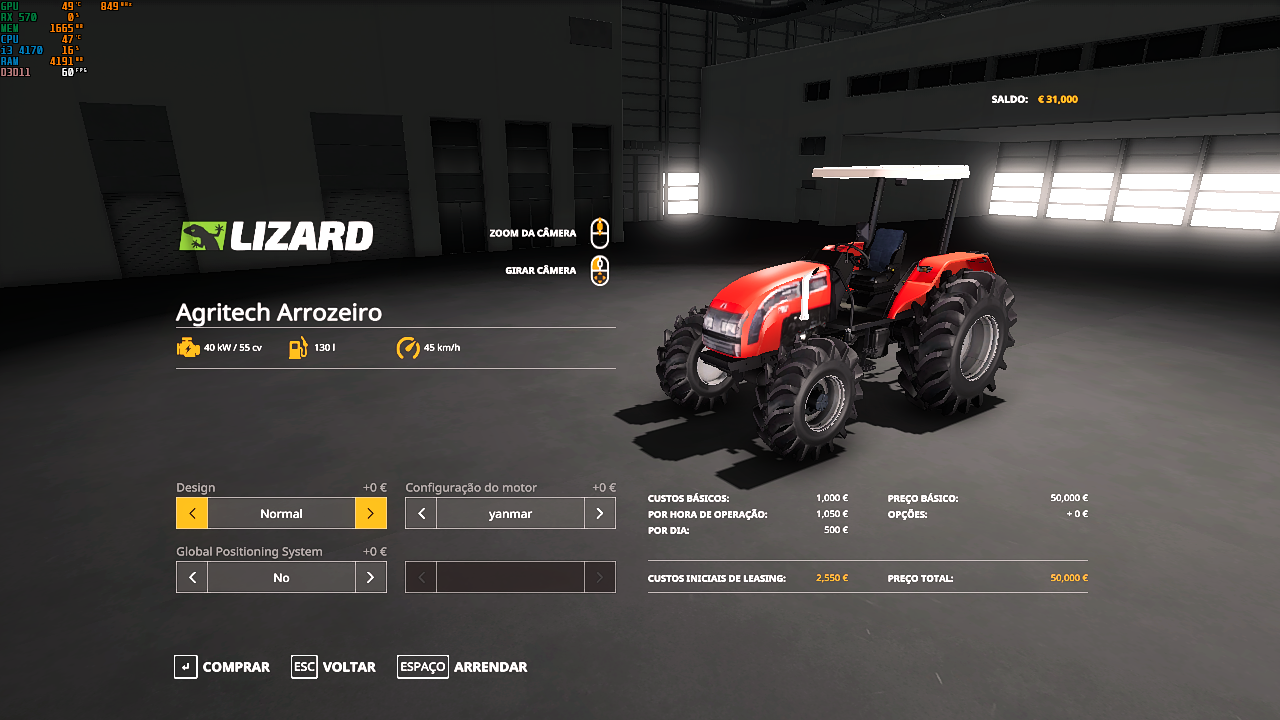Expand the Global Positioning System right arrow
1280x720 pixels.
[x=370, y=577]
